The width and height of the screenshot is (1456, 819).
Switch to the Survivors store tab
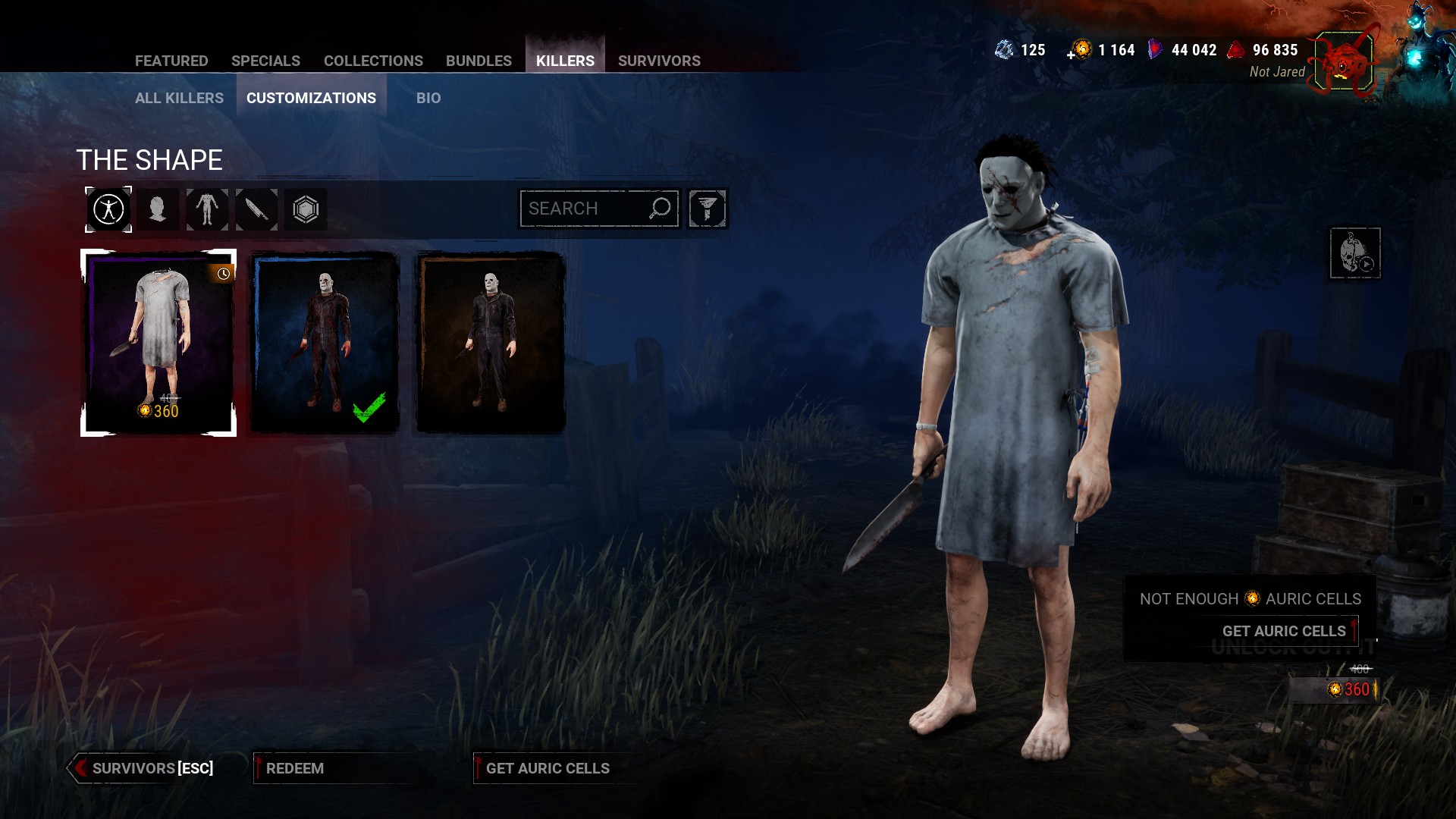point(659,61)
